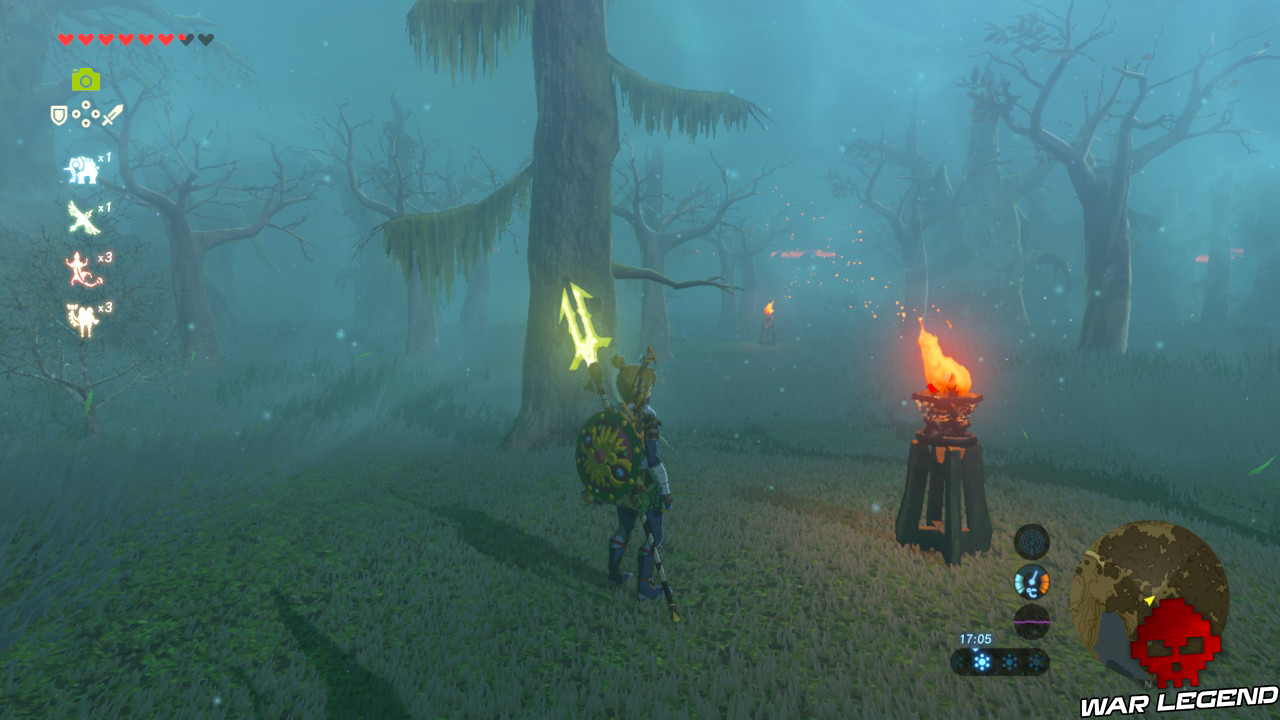The height and width of the screenshot is (720, 1280).
Task: Expand the D-pad quick-select wheel
Action: point(86,116)
